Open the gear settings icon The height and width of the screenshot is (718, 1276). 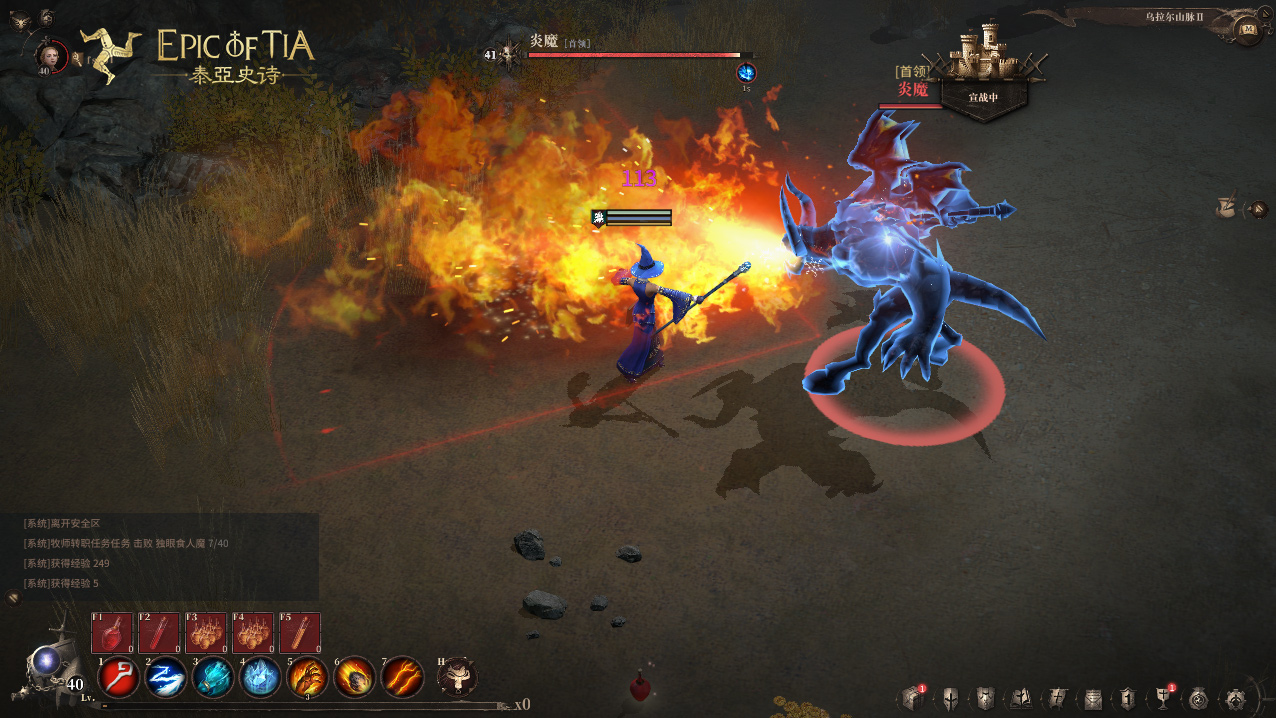click(1235, 699)
